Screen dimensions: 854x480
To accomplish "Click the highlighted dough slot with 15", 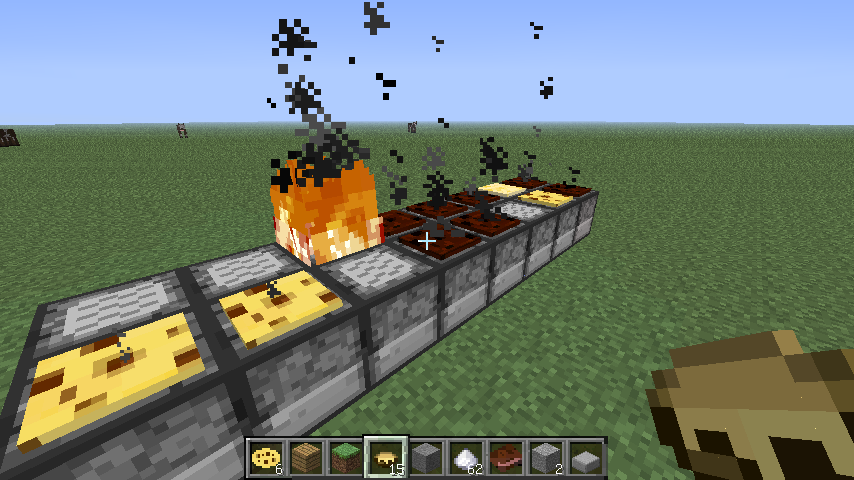I will click(x=386, y=458).
